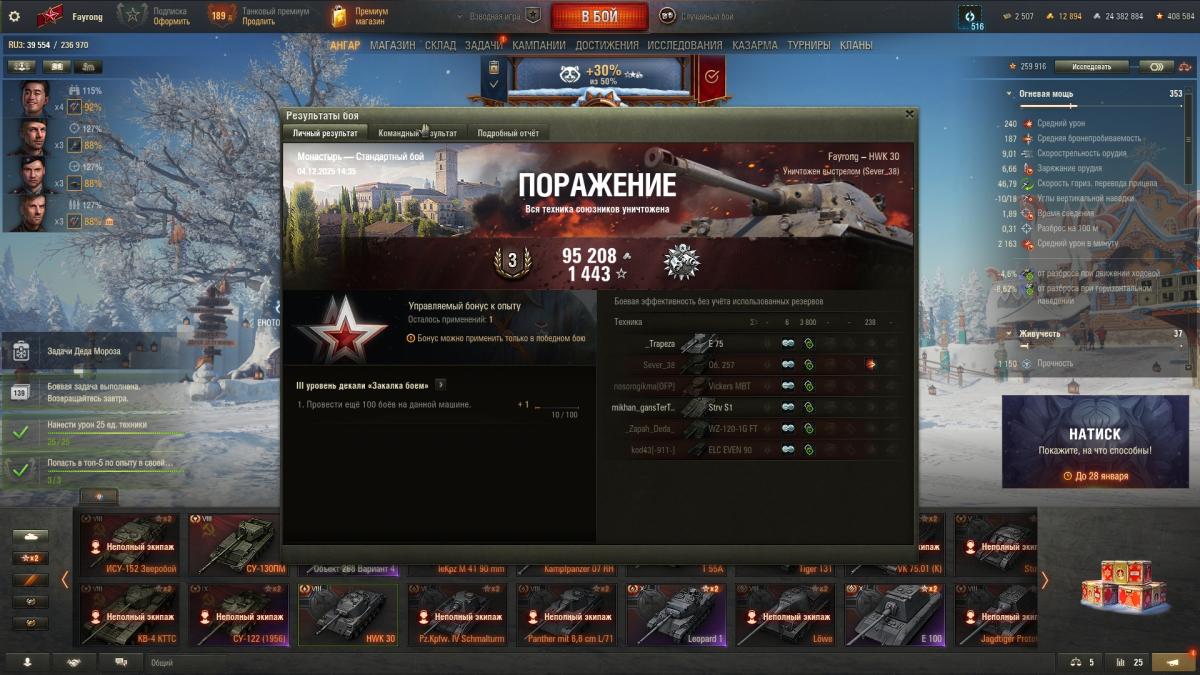Open the НАТИСК event banner
1200x675 pixels.
[1094, 443]
